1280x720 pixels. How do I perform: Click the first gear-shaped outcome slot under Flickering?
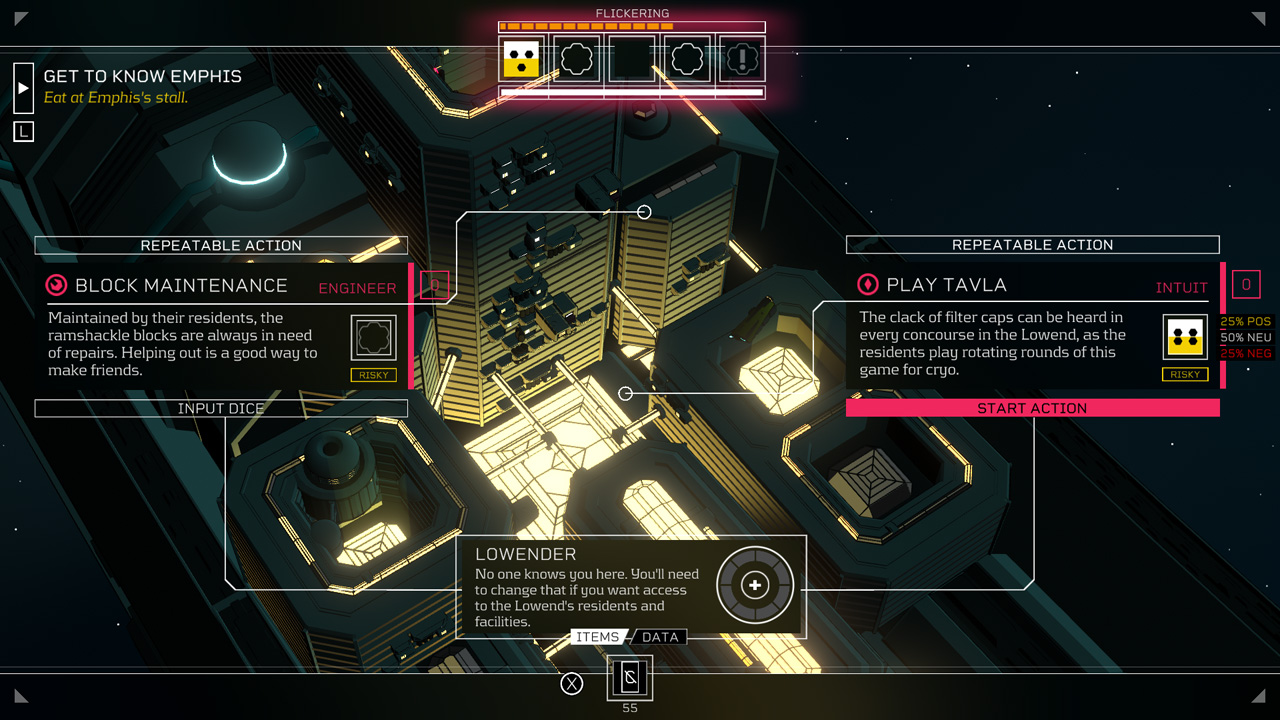(x=575, y=59)
